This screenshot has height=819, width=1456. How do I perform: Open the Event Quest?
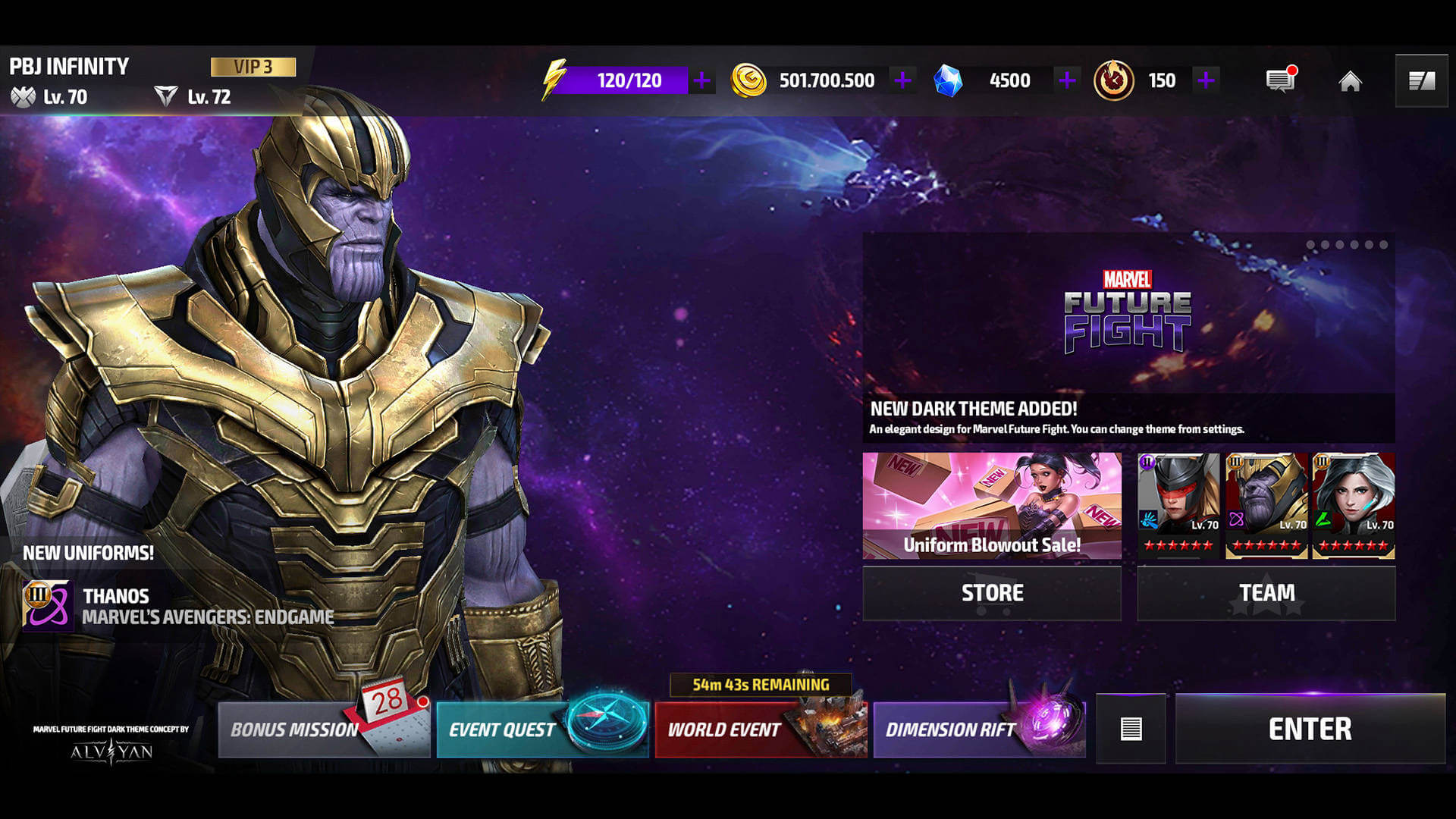point(541,730)
